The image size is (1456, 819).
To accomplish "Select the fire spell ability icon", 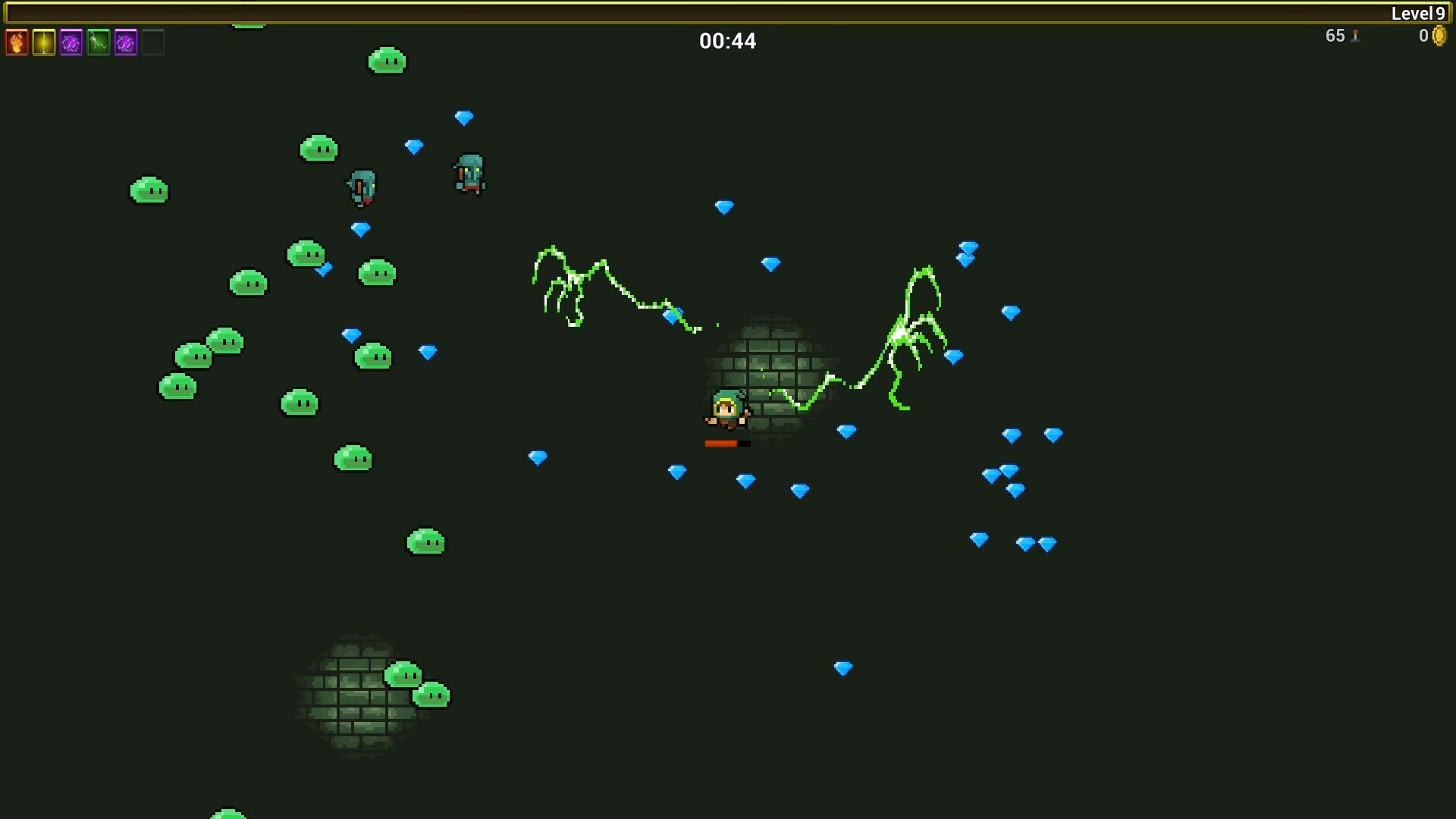I will tap(17, 42).
